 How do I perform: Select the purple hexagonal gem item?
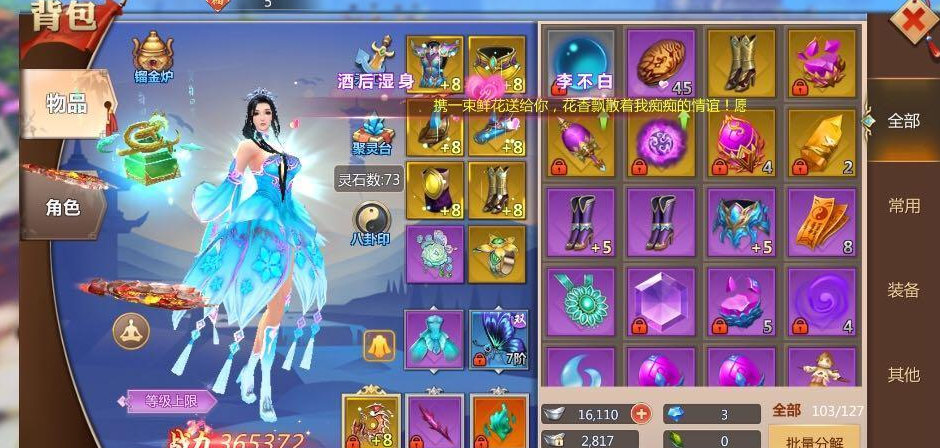point(660,300)
